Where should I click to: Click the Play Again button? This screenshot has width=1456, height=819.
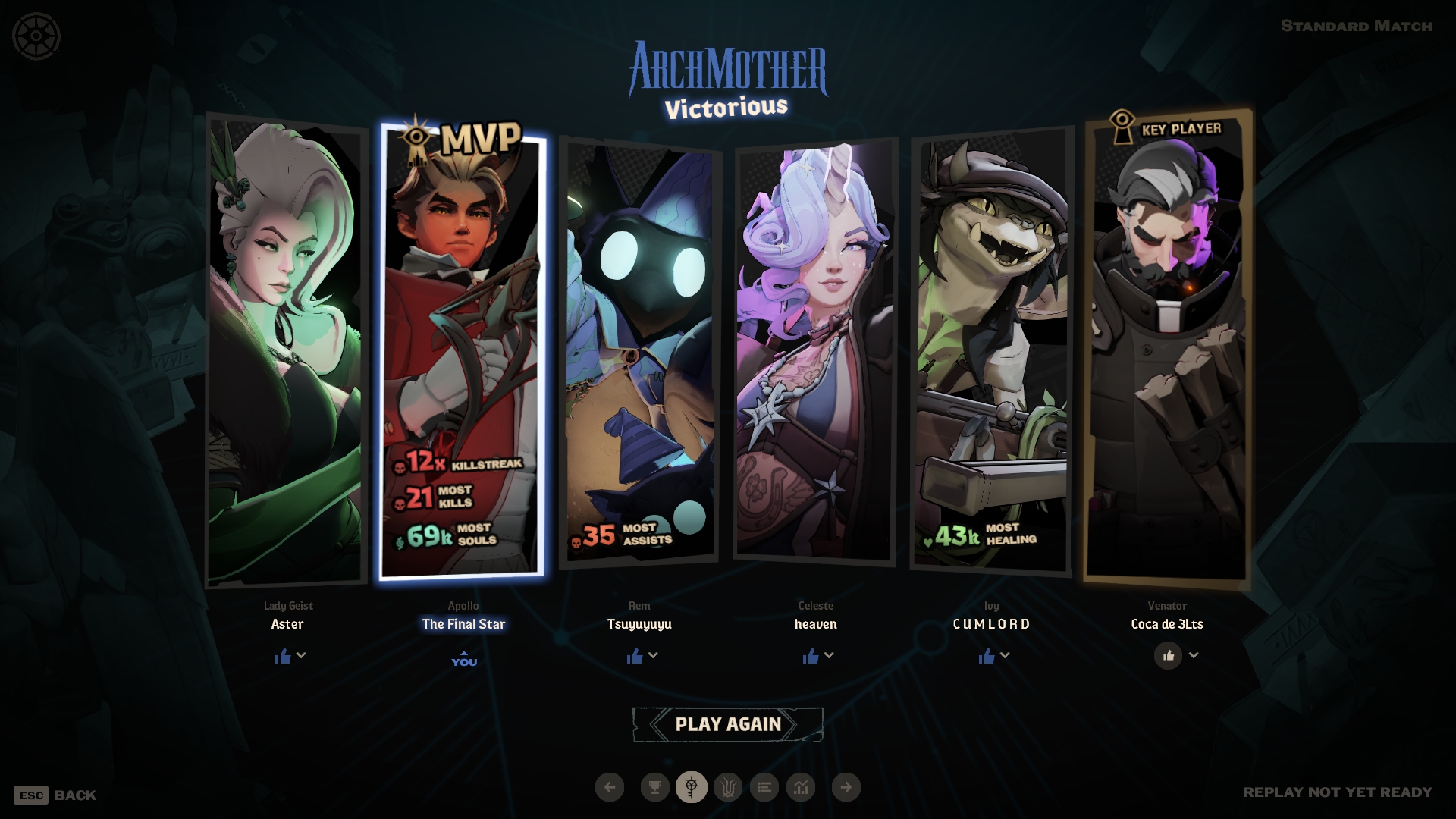click(727, 724)
